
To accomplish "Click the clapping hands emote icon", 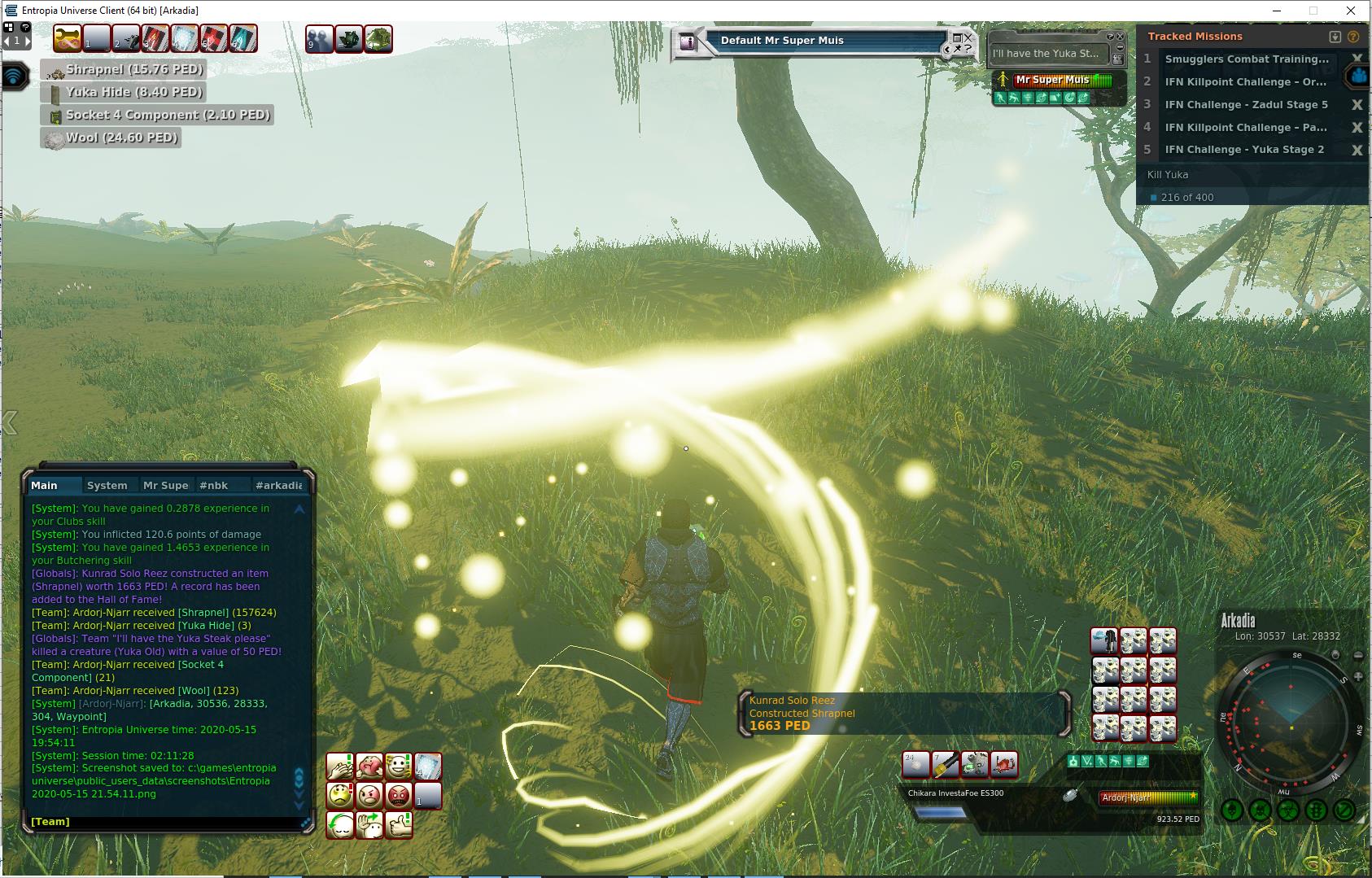I will pos(340,766).
